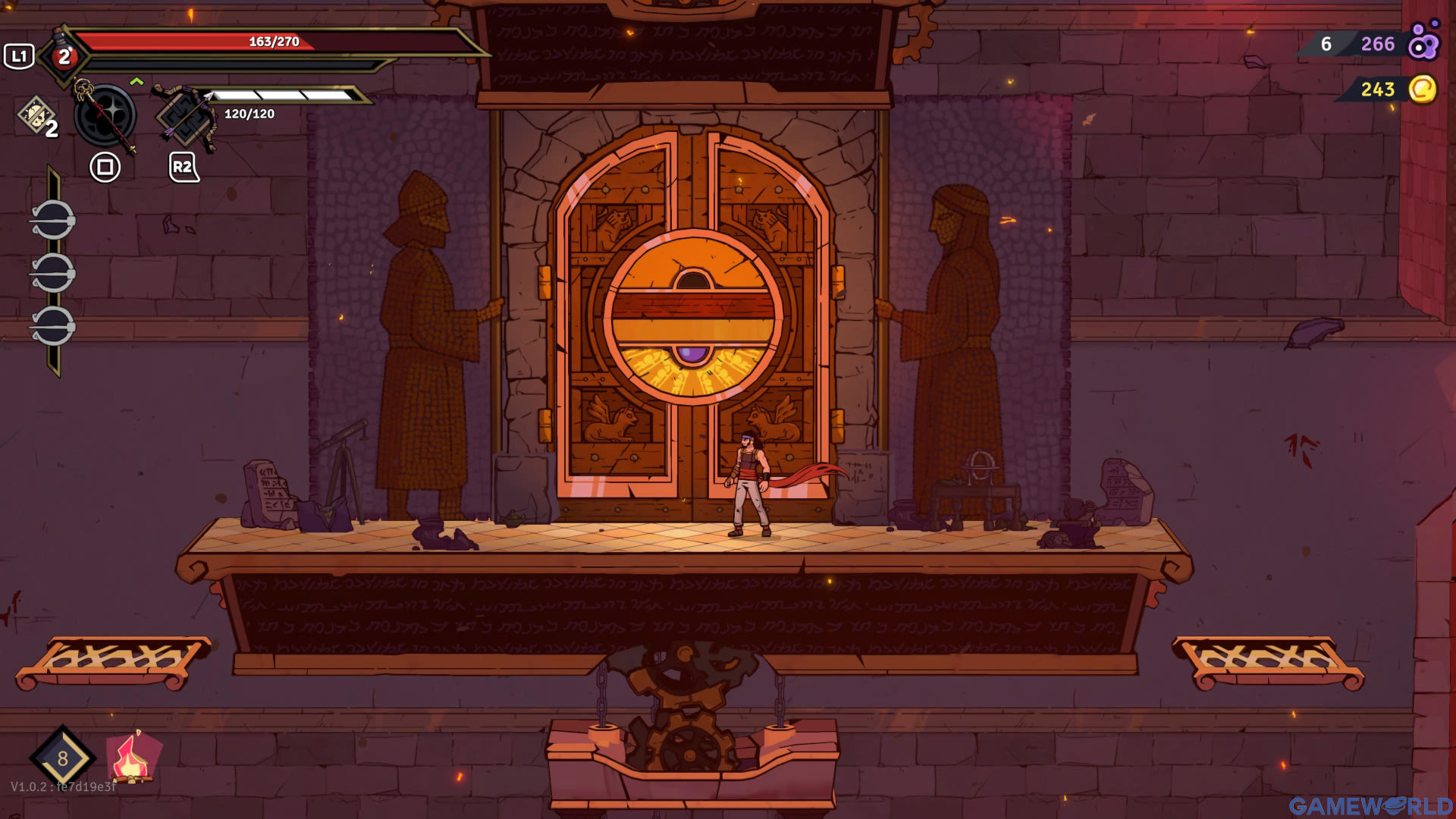Click the skull mask icon with count 2
1456x819 pixels.
[x=36, y=117]
